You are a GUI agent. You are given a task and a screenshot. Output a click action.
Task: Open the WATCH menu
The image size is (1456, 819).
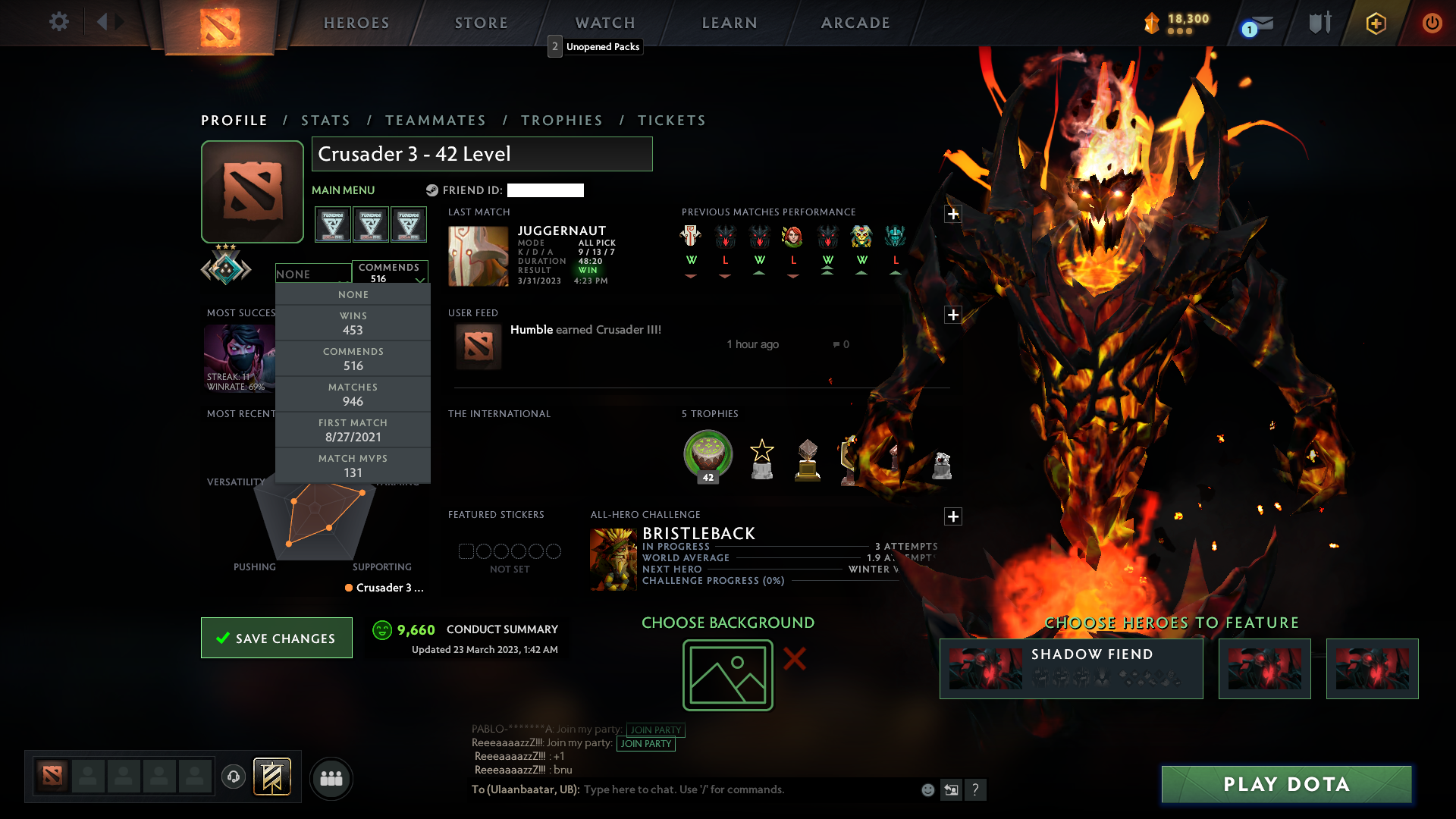point(604,23)
